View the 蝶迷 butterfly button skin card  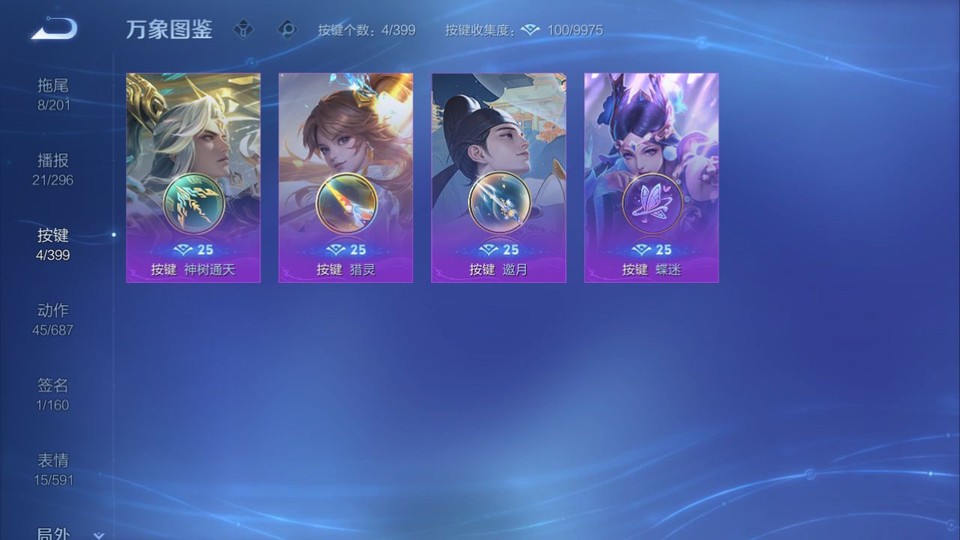651,177
